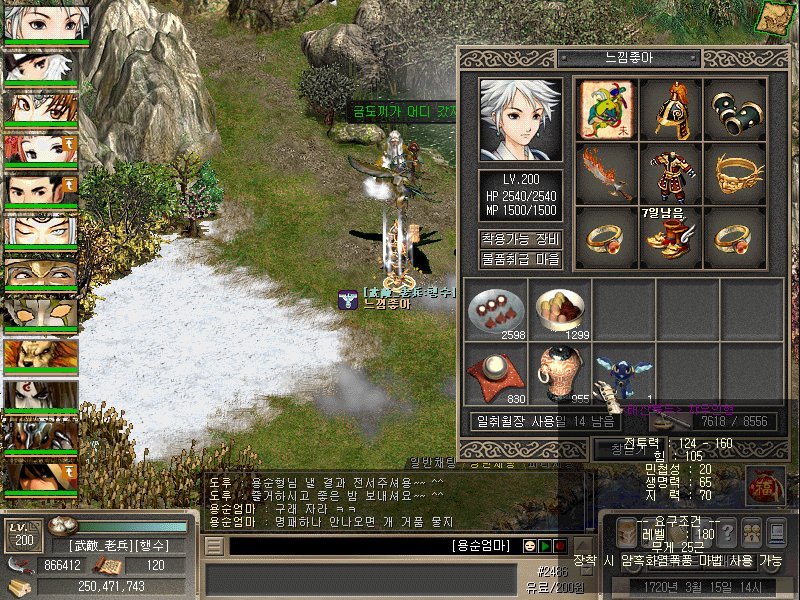
Task: Select the red body armor slot
Action: [x=671, y=173]
